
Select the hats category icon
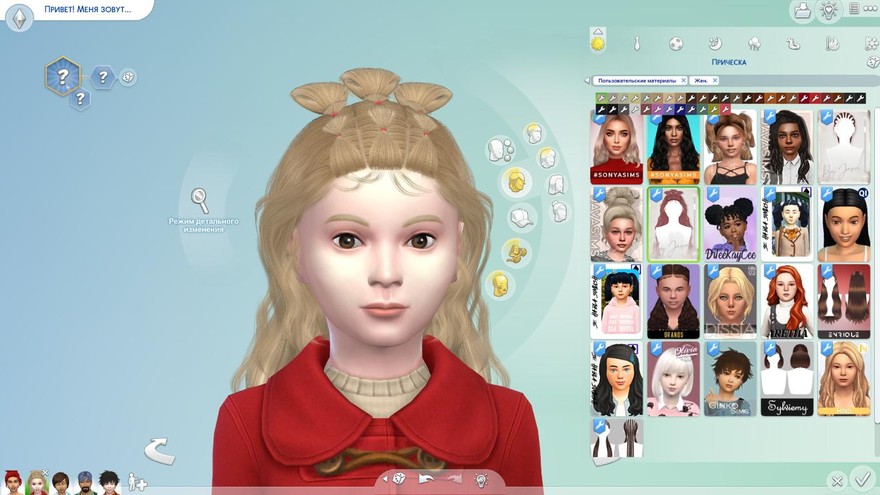pos(520,216)
